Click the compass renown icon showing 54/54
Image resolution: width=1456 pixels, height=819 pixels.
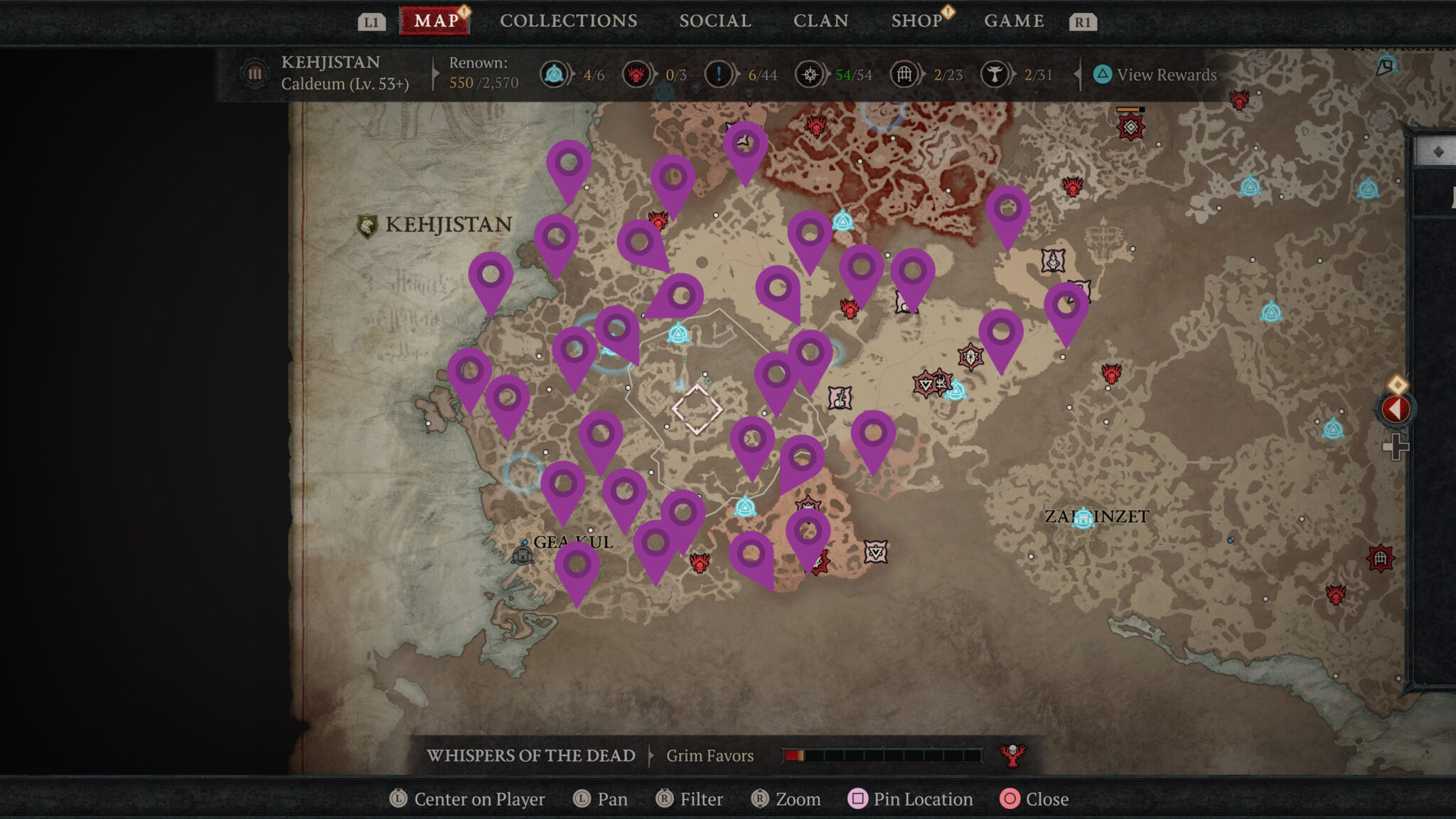810,73
